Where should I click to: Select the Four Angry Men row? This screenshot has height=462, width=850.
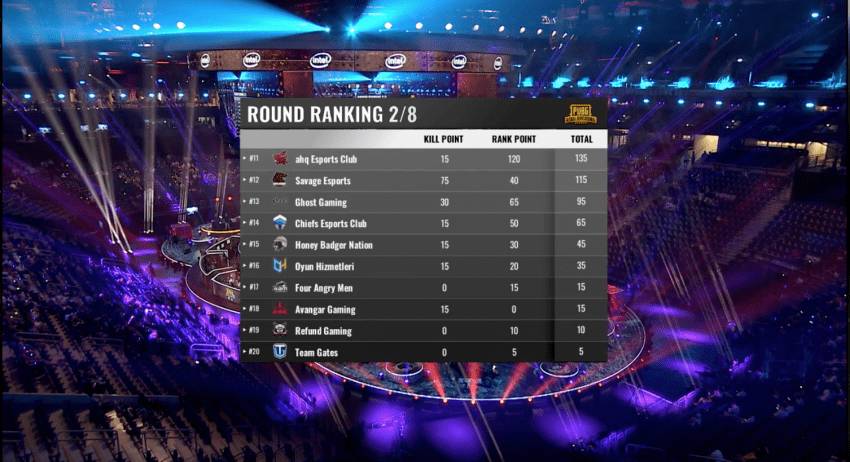pos(422,288)
